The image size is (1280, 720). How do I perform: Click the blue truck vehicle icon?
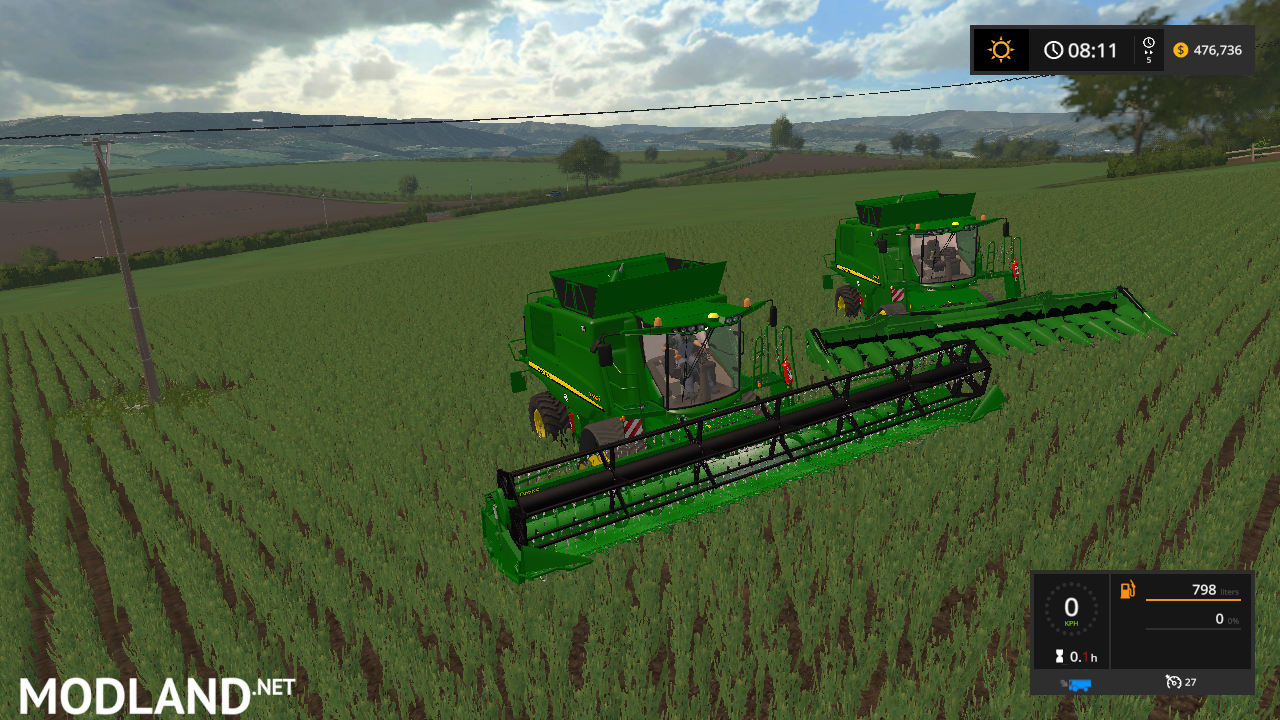pos(1080,683)
